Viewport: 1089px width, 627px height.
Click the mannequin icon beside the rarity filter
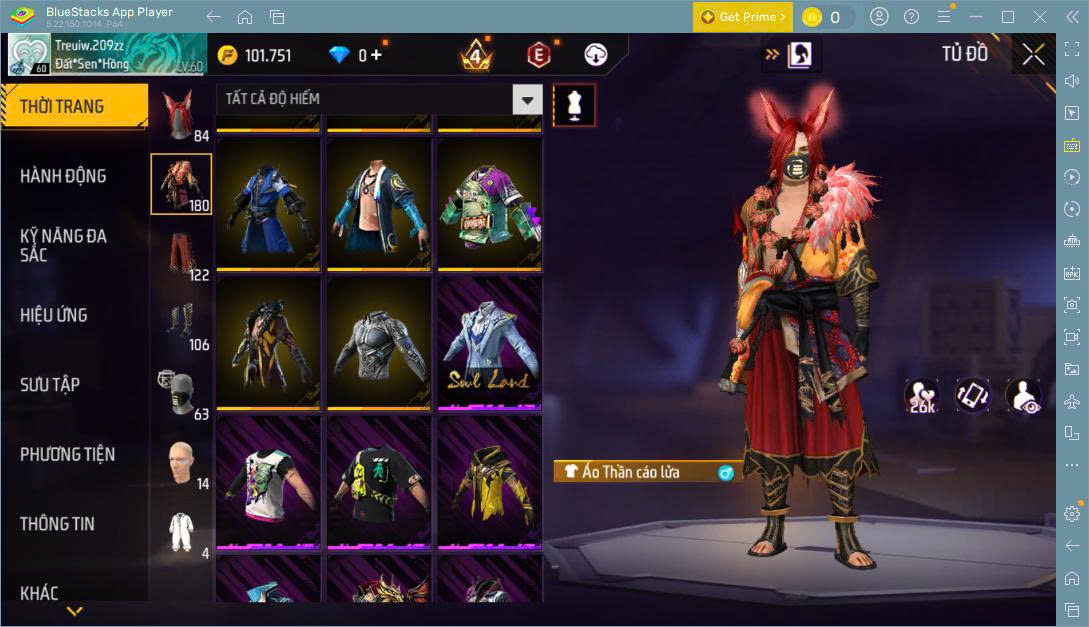click(574, 105)
